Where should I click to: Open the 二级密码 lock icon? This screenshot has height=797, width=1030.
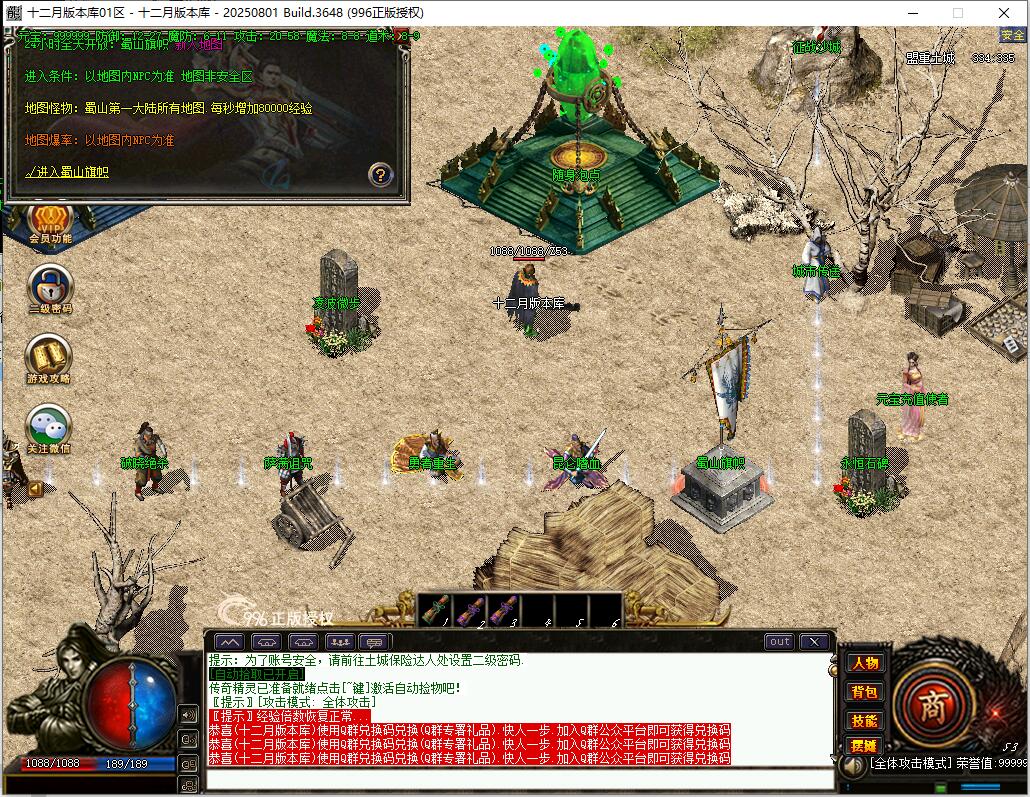49,288
